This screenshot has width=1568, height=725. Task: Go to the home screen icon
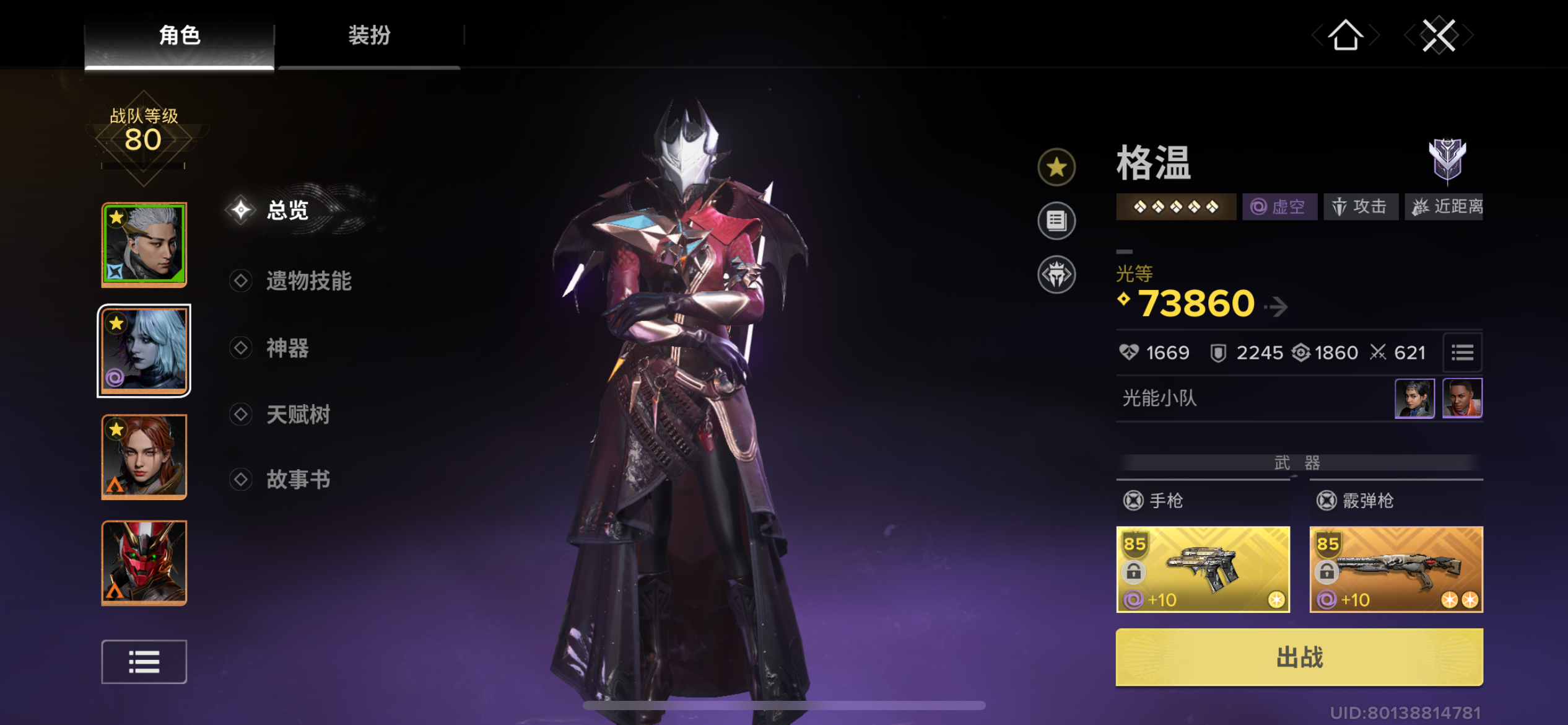(1345, 35)
